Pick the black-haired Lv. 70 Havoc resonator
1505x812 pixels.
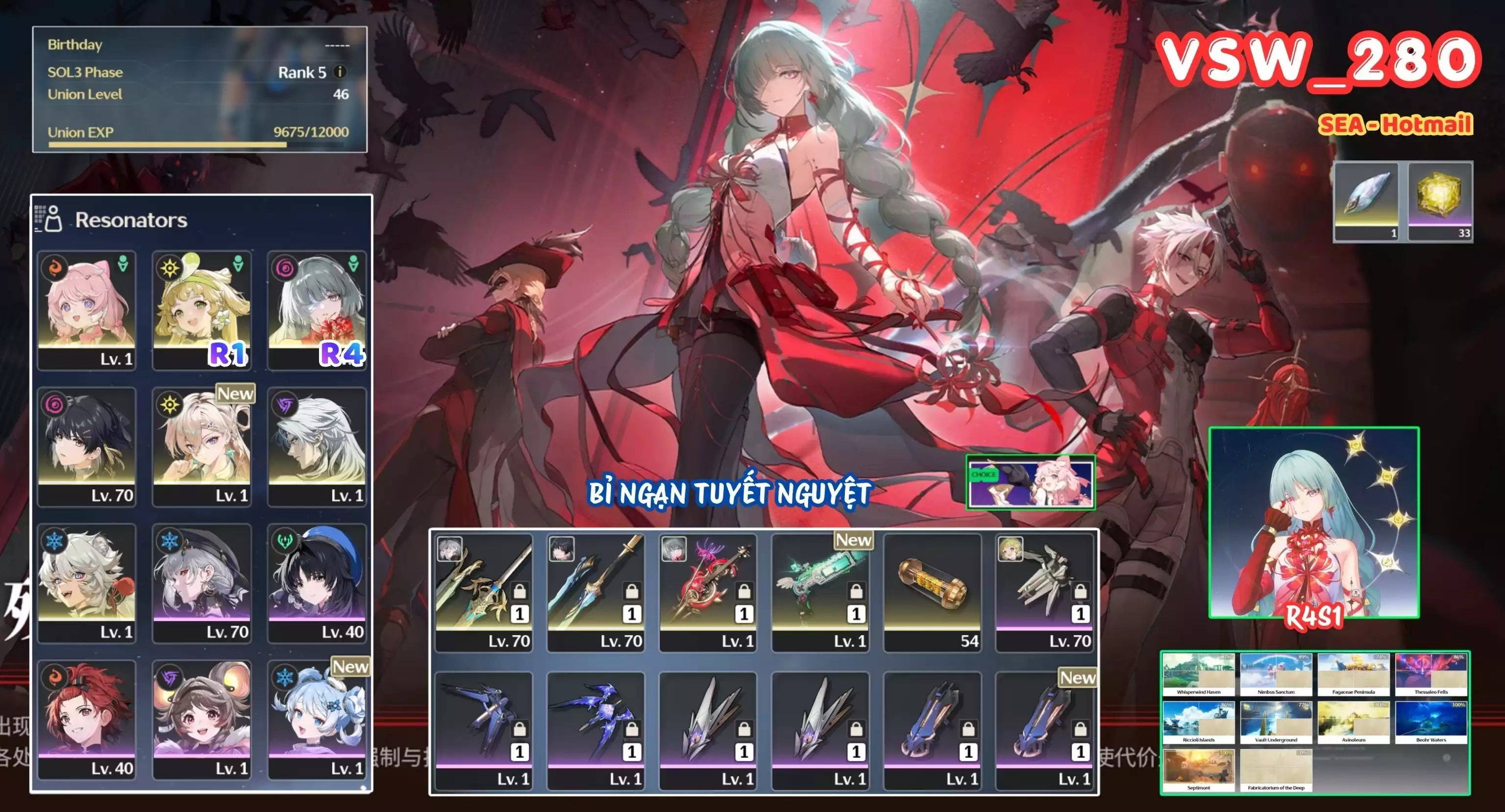coord(86,446)
